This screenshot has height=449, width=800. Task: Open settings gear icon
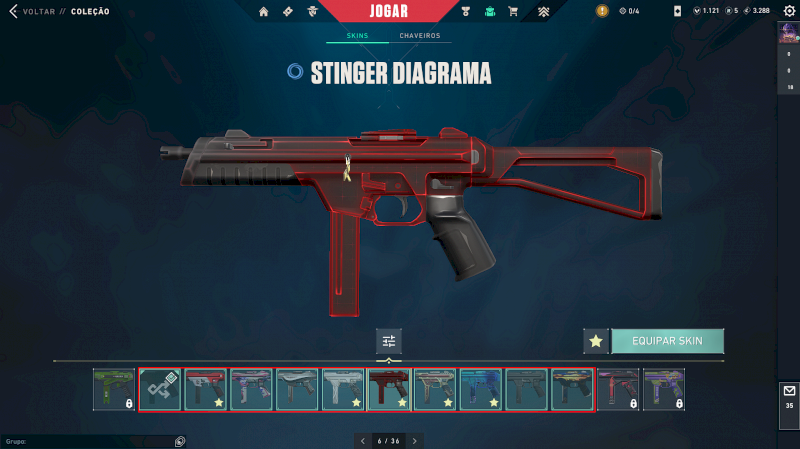[x=788, y=11]
